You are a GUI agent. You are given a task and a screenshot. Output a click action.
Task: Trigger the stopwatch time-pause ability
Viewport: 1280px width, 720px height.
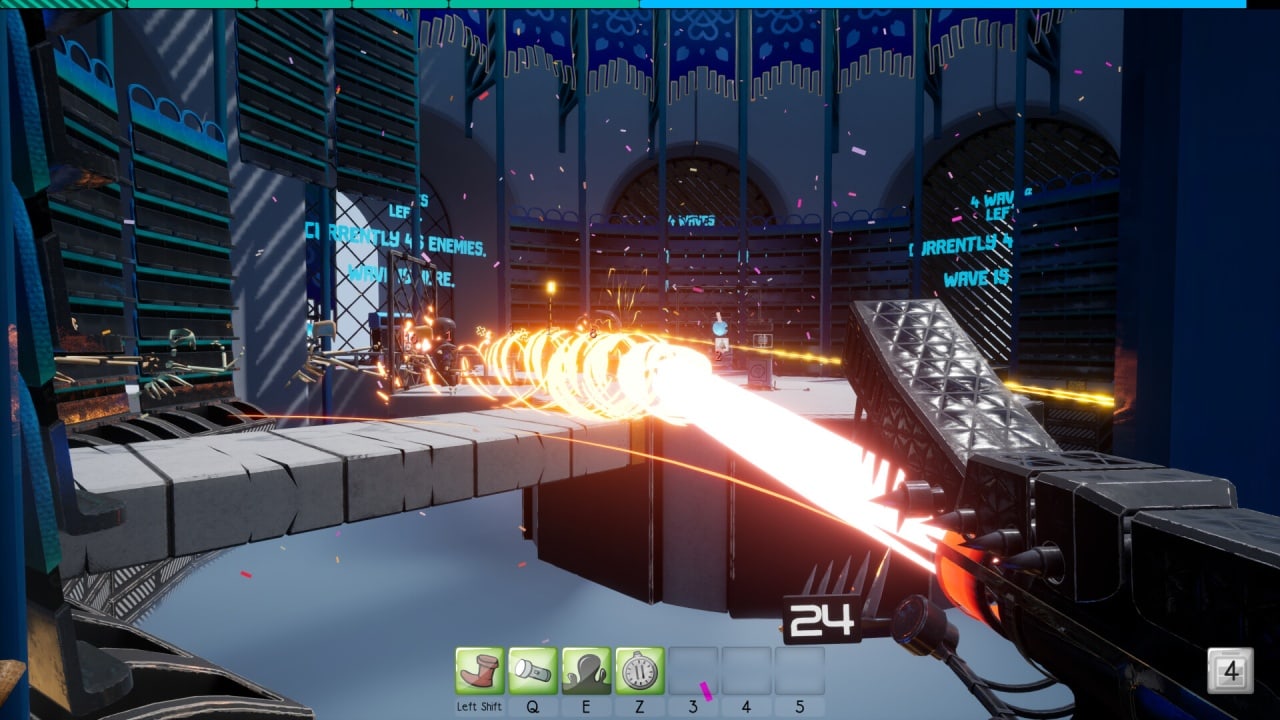coord(639,671)
